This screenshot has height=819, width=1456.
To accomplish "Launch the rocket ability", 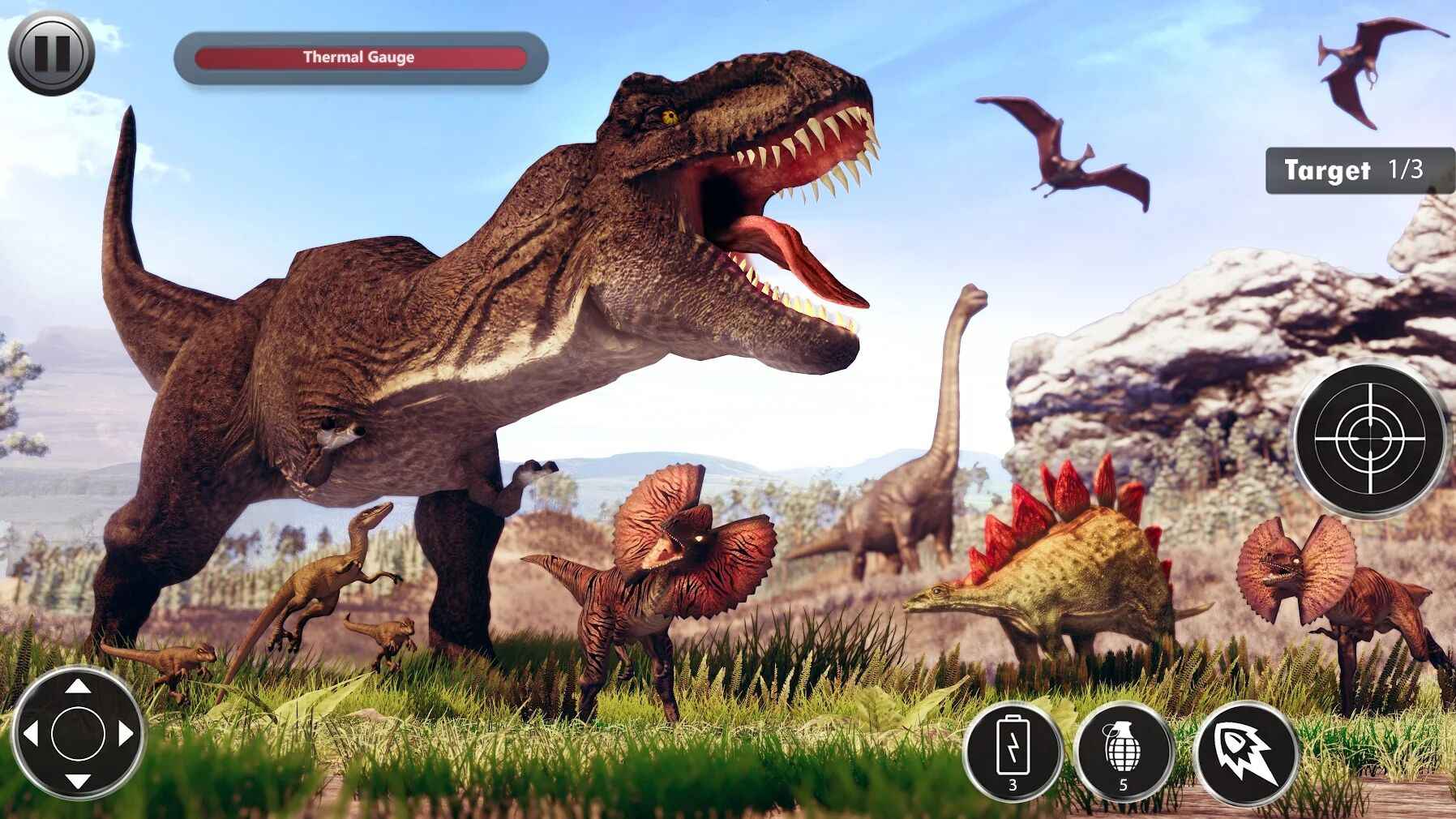I will point(1247,752).
